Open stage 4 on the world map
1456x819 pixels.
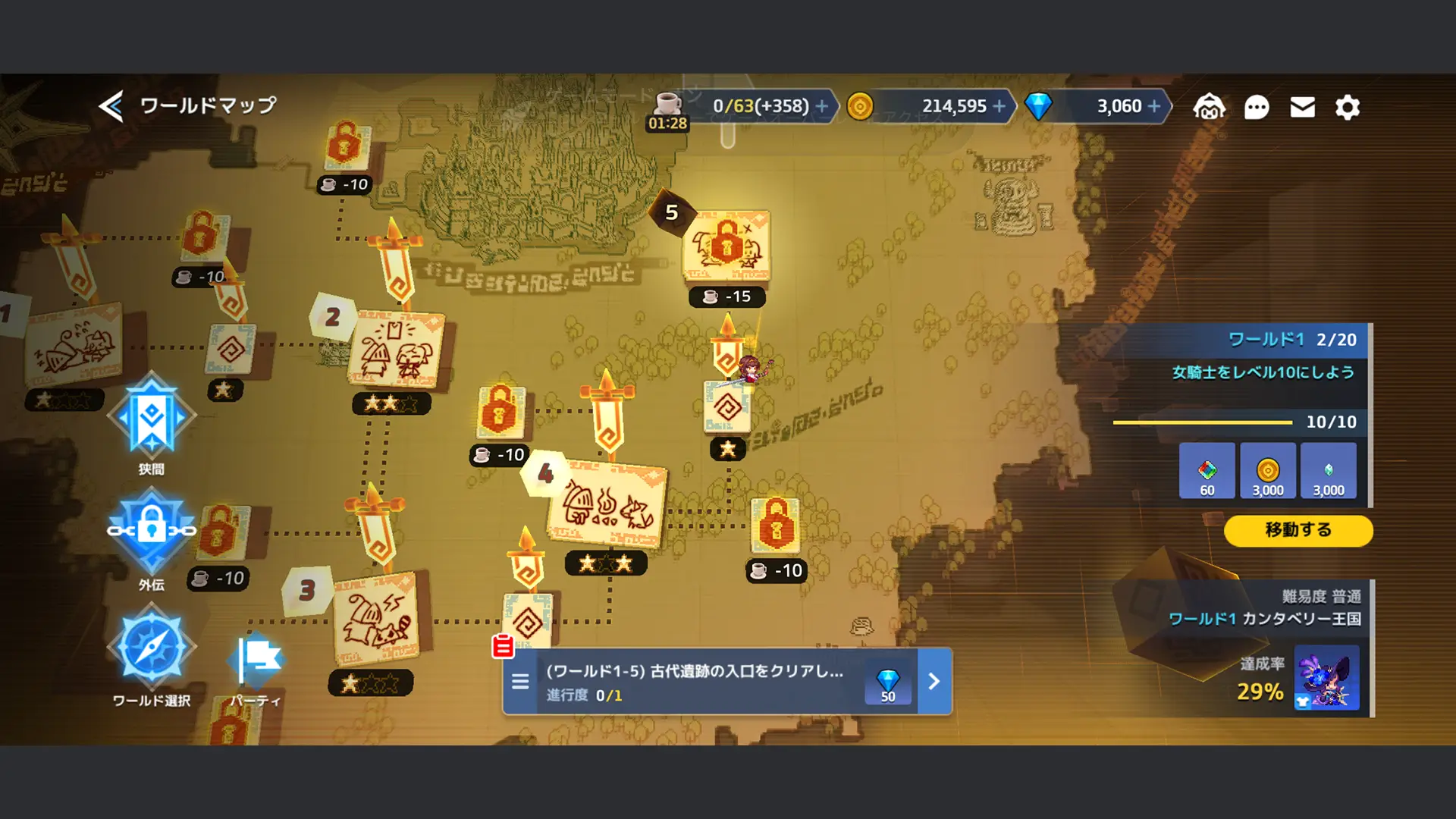pos(604,500)
